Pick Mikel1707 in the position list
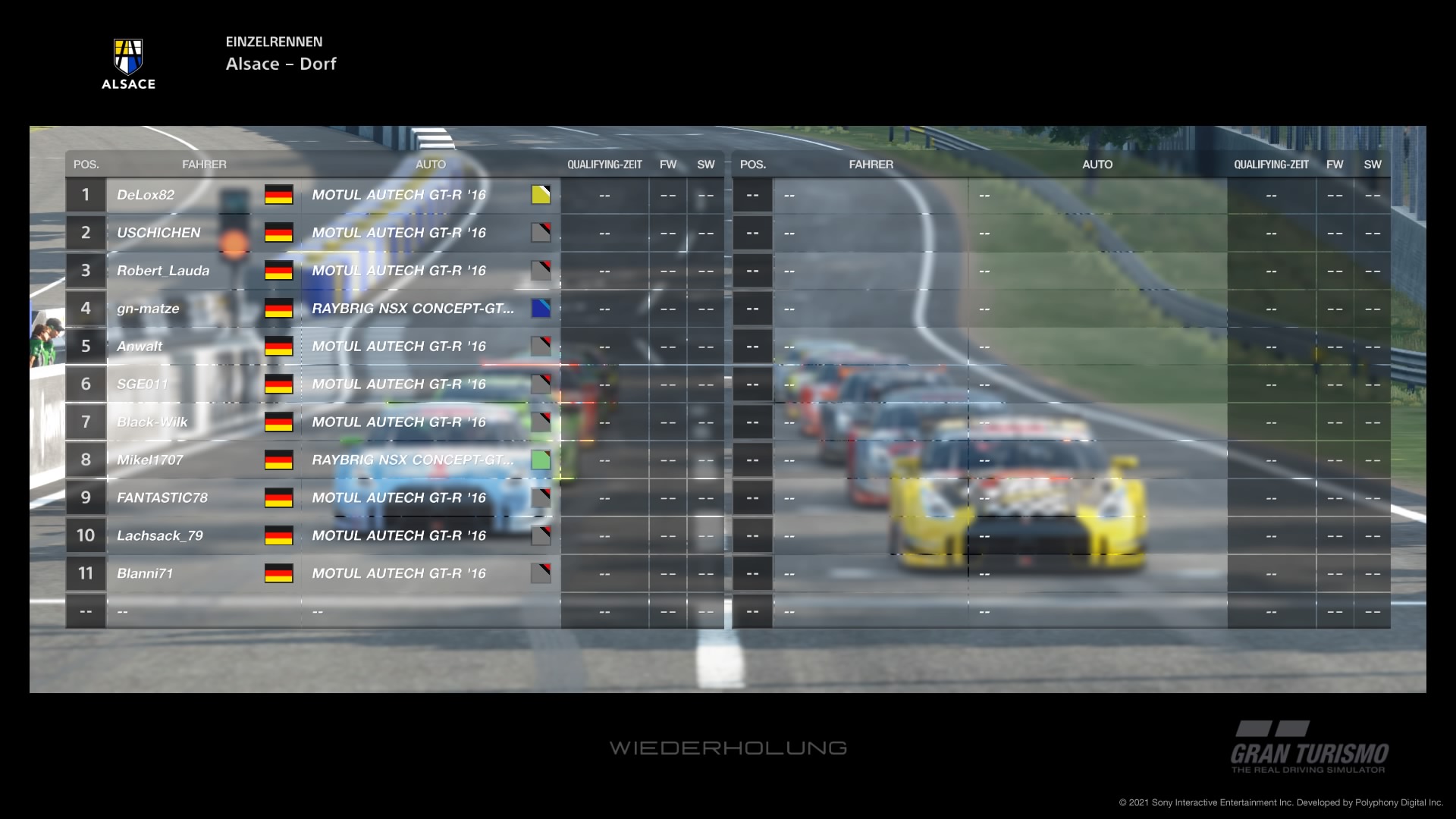 click(x=150, y=460)
